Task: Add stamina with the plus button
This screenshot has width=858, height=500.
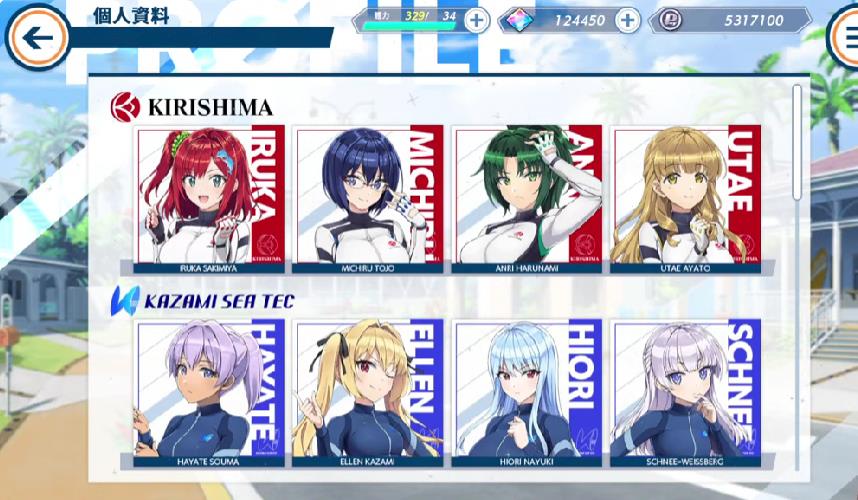Action: (x=477, y=20)
